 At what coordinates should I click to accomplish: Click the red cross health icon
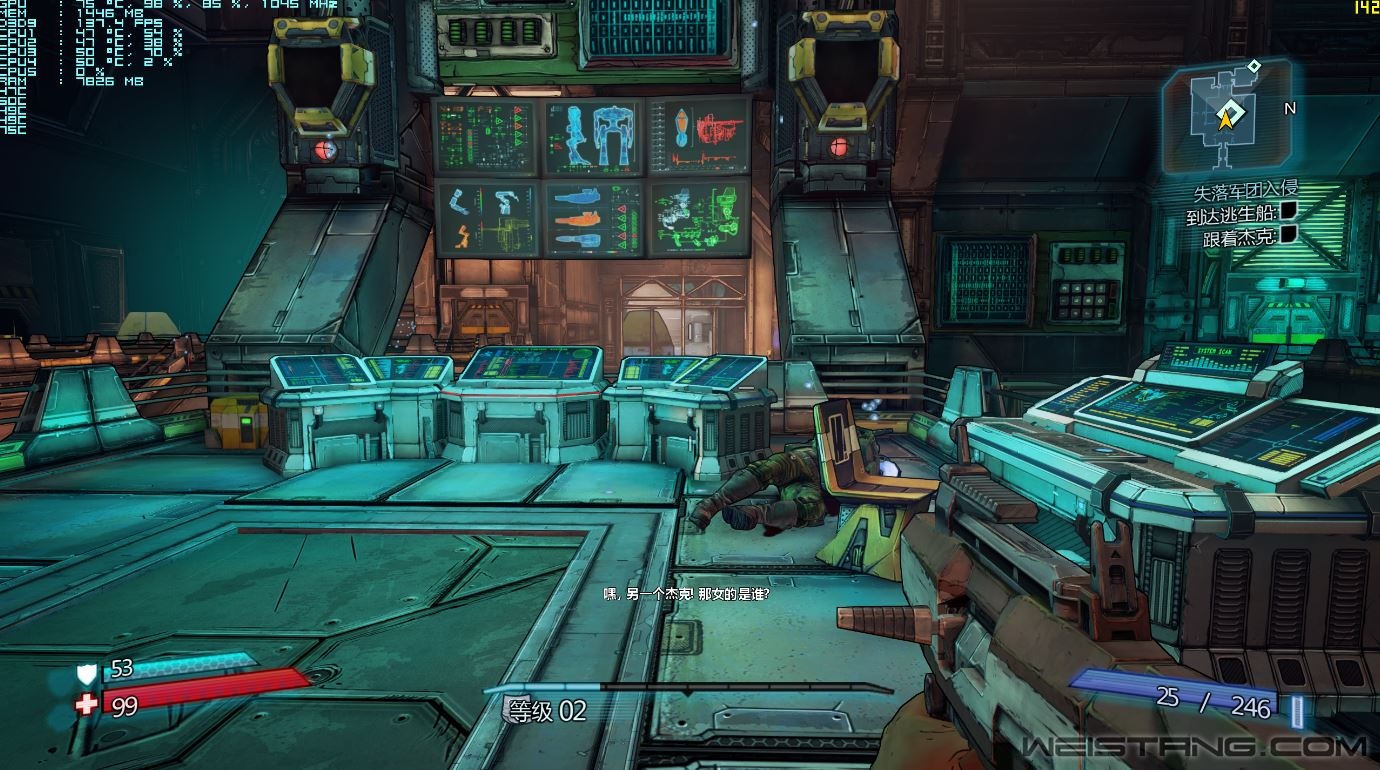click(x=88, y=705)
